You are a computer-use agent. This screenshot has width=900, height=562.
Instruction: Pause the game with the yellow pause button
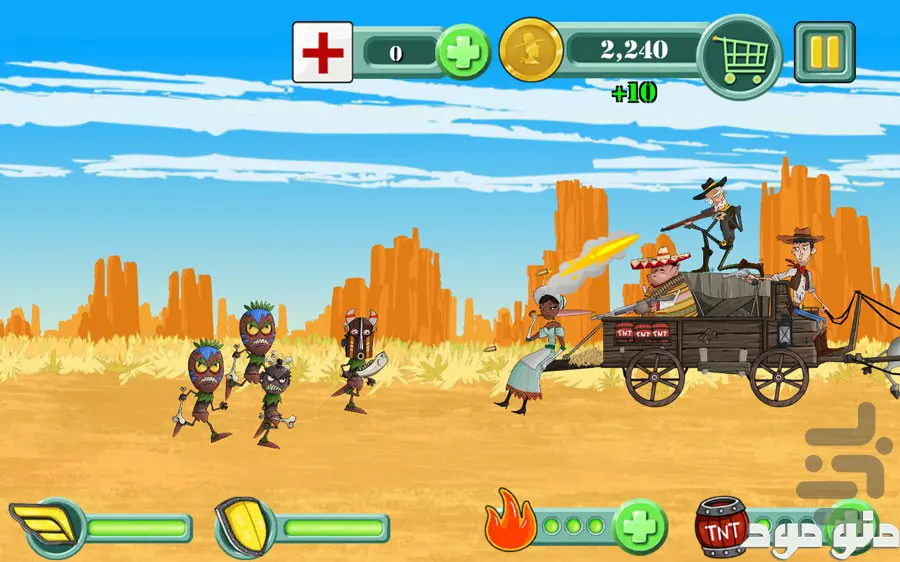coord(824,51)
